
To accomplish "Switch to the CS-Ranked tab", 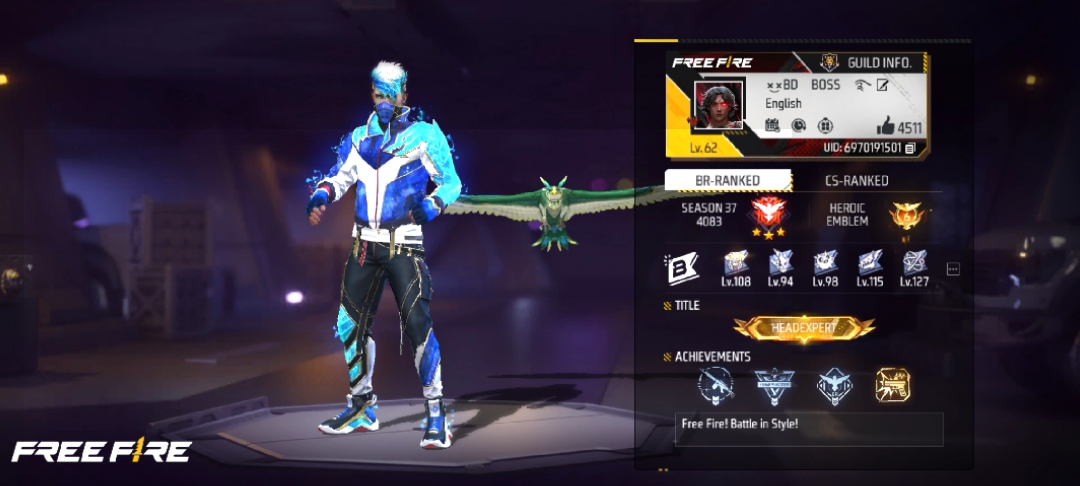I will 856,181.
